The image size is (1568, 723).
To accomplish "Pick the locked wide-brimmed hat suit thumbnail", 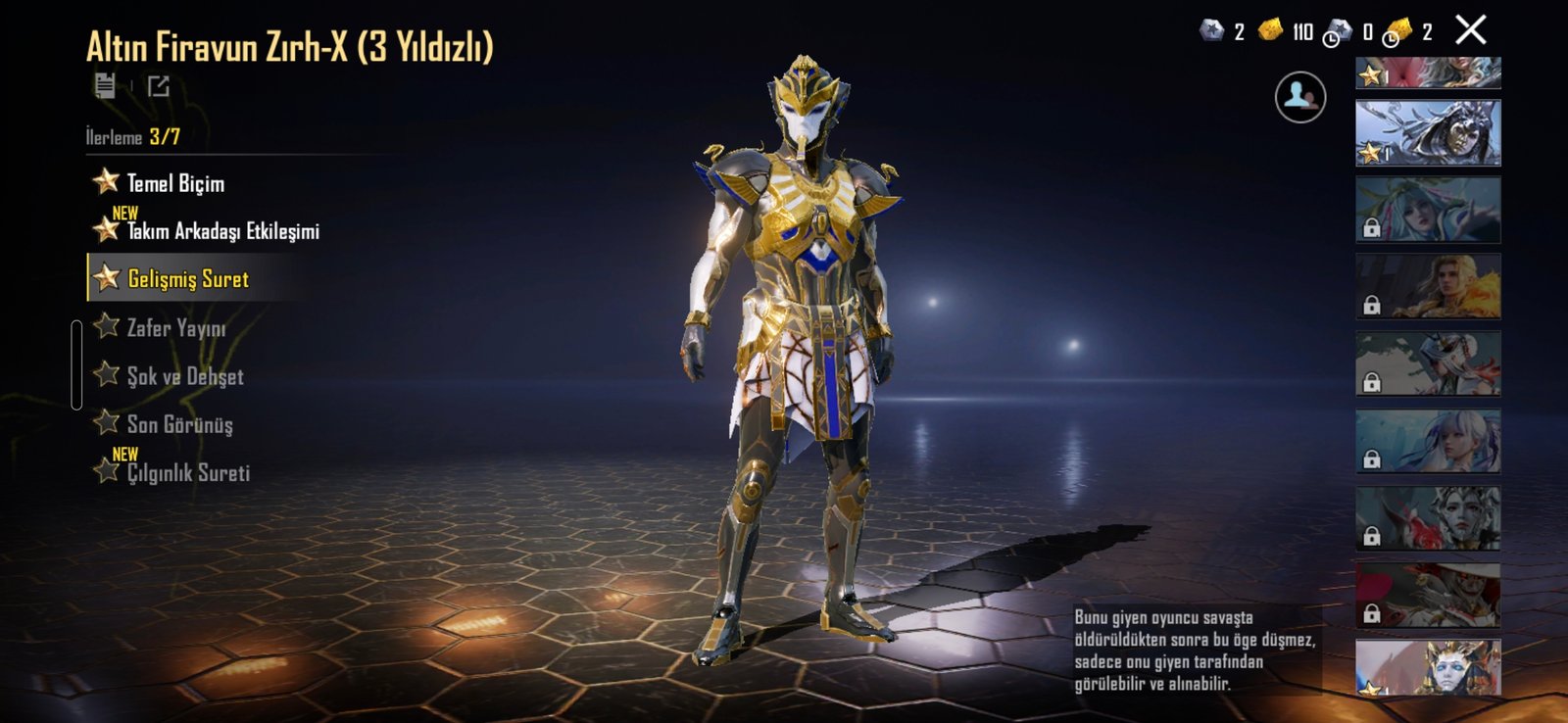I will click(x=1427, y=595).
